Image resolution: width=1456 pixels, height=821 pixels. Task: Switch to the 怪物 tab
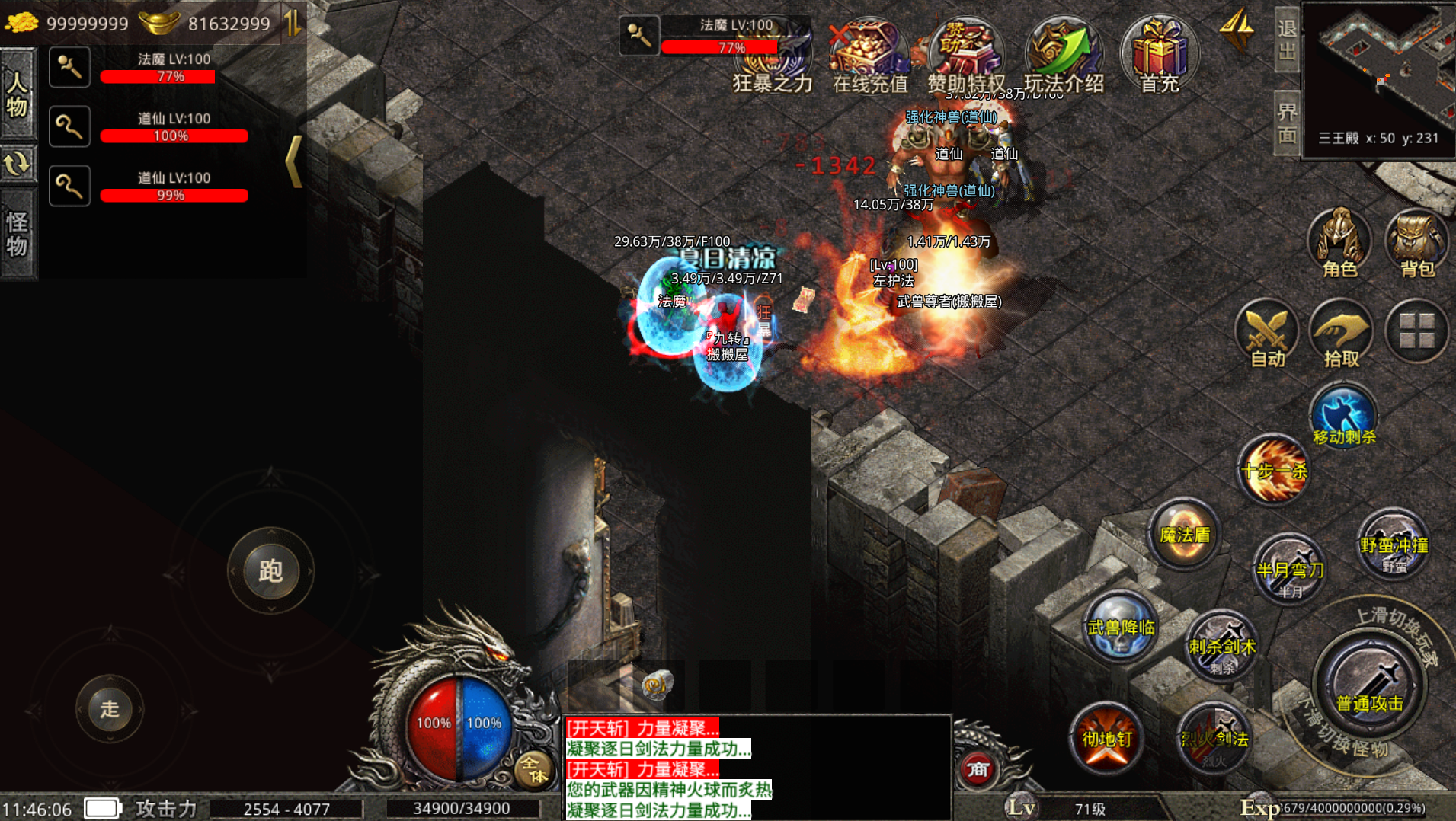[x=18, y=234]
